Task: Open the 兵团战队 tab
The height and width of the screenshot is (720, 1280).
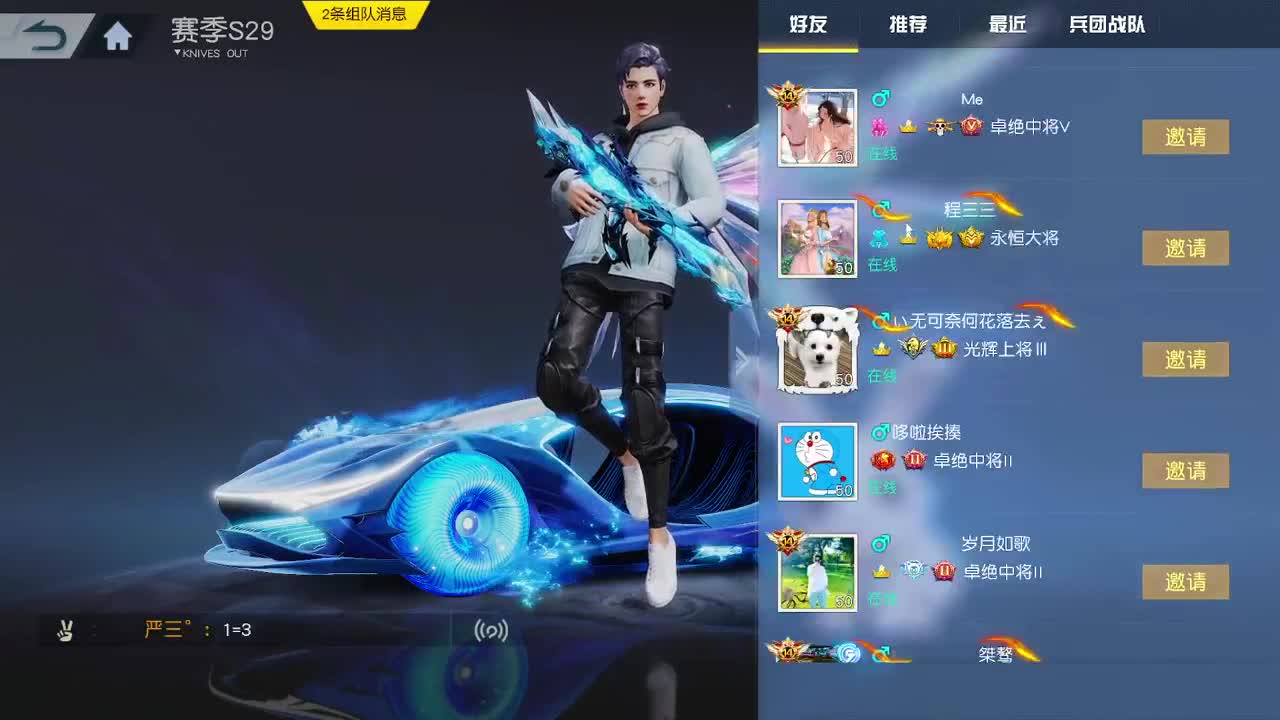Action: click(x=1107, y=25)
